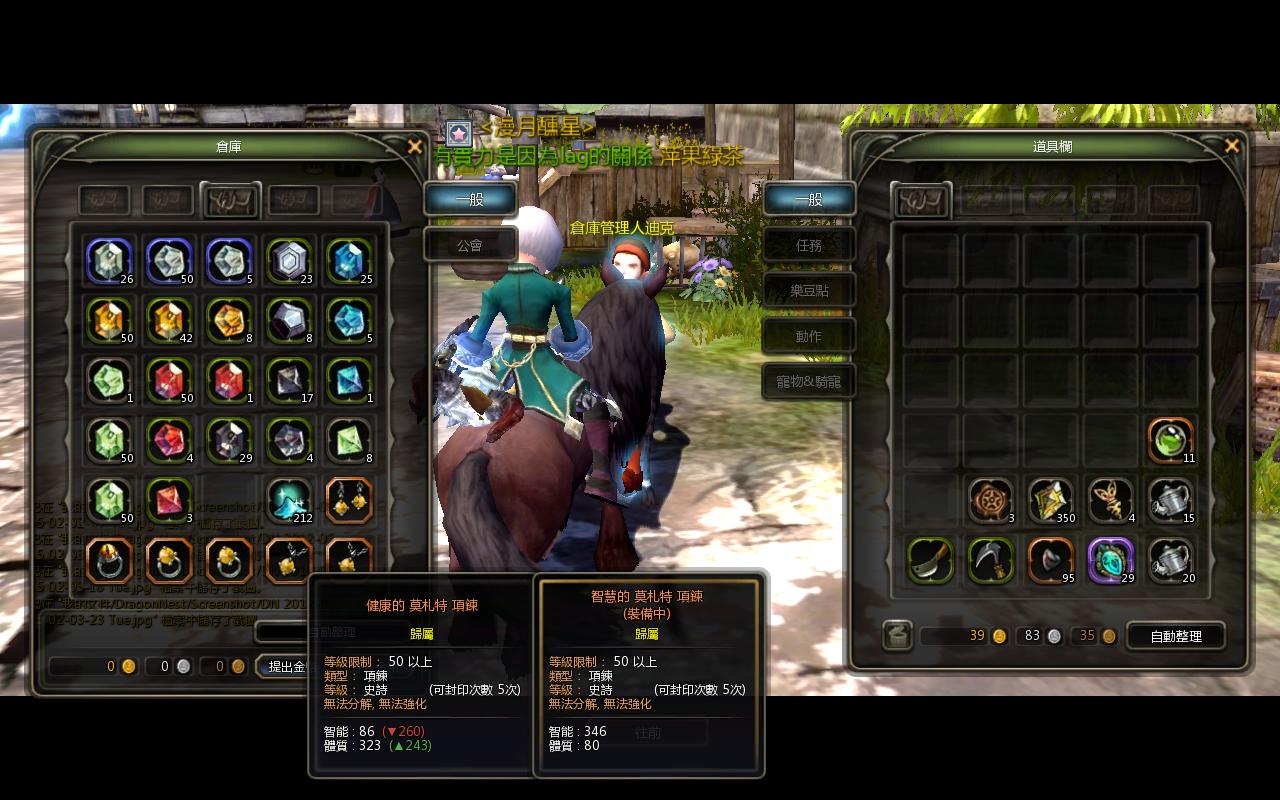Pick the golden fairy item stack of 4
The width and height of the screenshot is (1280, 800).
tap(1110, 500)
